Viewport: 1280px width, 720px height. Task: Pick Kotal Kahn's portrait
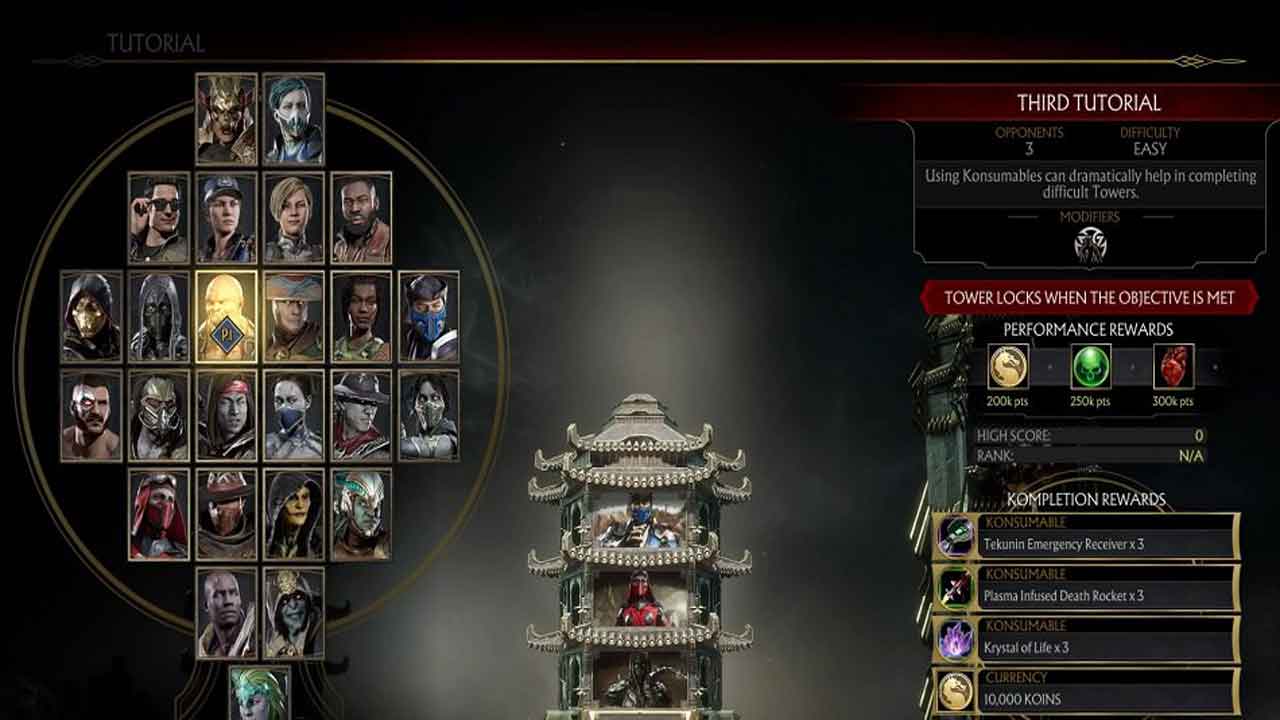point(361,514)
